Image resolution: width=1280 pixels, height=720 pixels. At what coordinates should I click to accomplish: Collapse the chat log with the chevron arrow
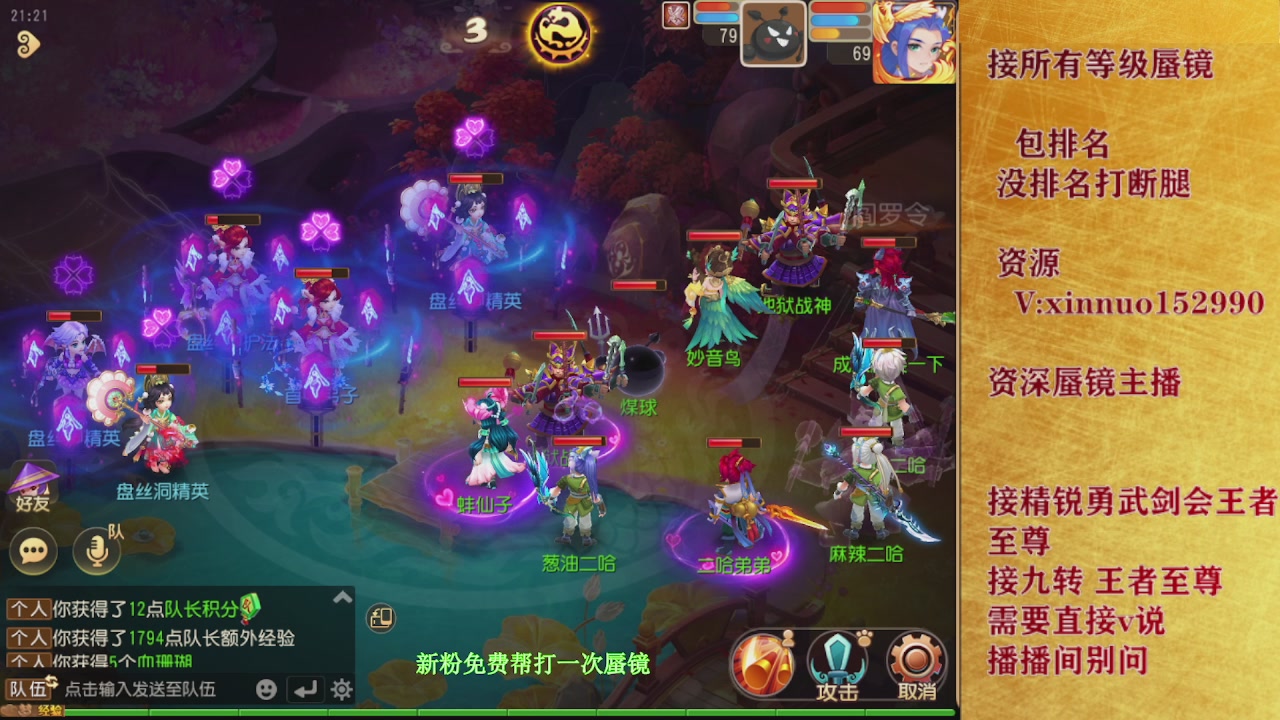pos(343,596)
